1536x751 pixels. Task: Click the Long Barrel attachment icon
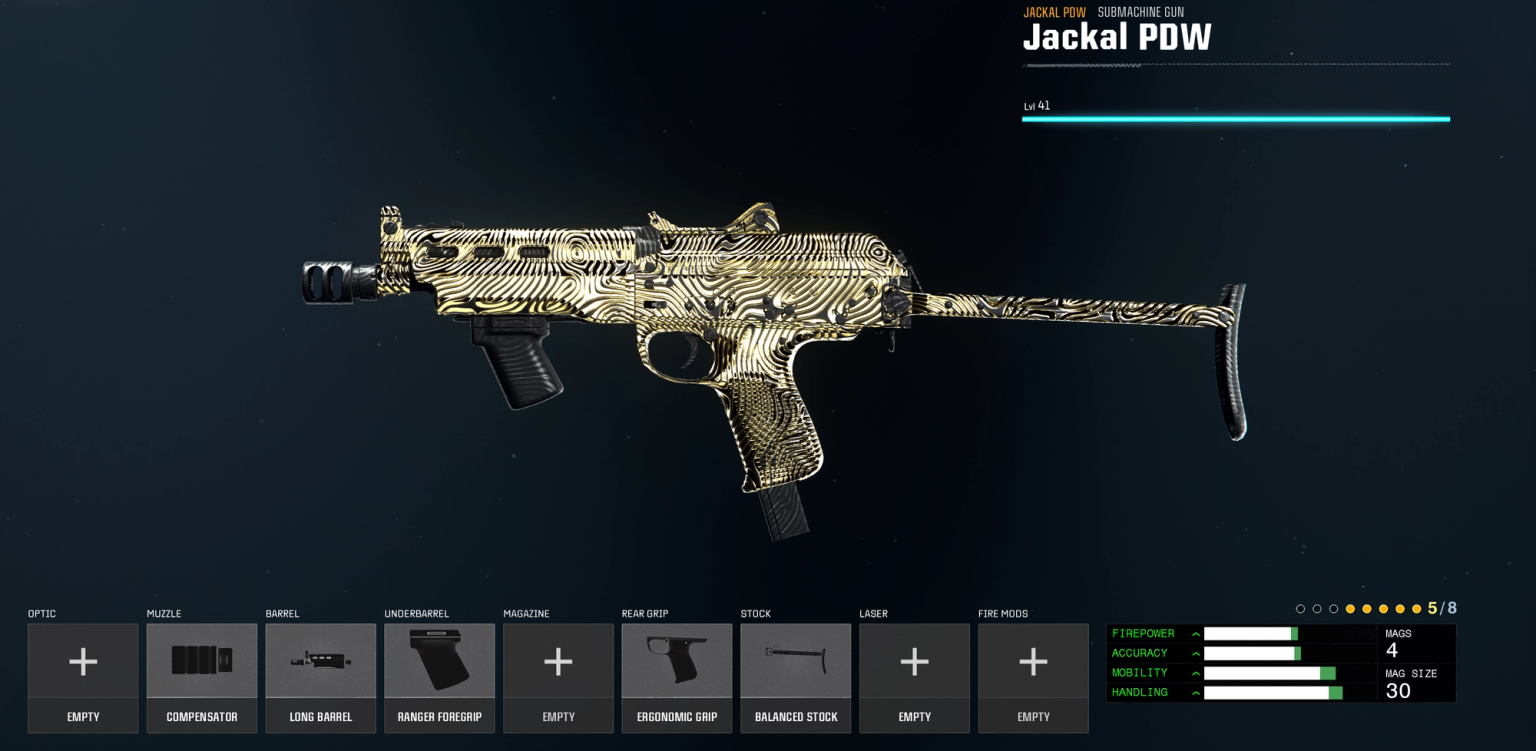pos(321,670)
